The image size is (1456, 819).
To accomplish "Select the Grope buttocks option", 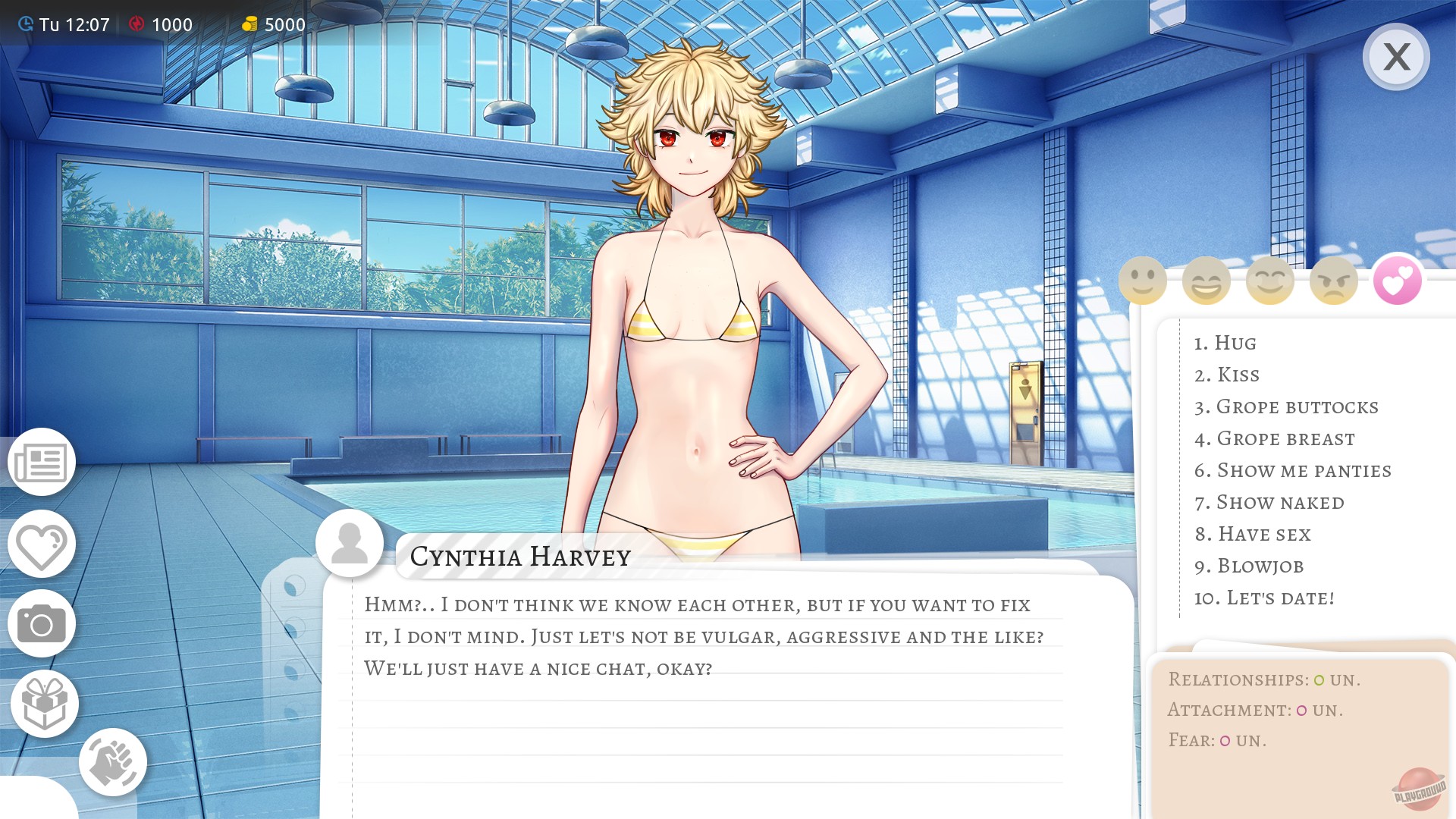I will 1287,406.
